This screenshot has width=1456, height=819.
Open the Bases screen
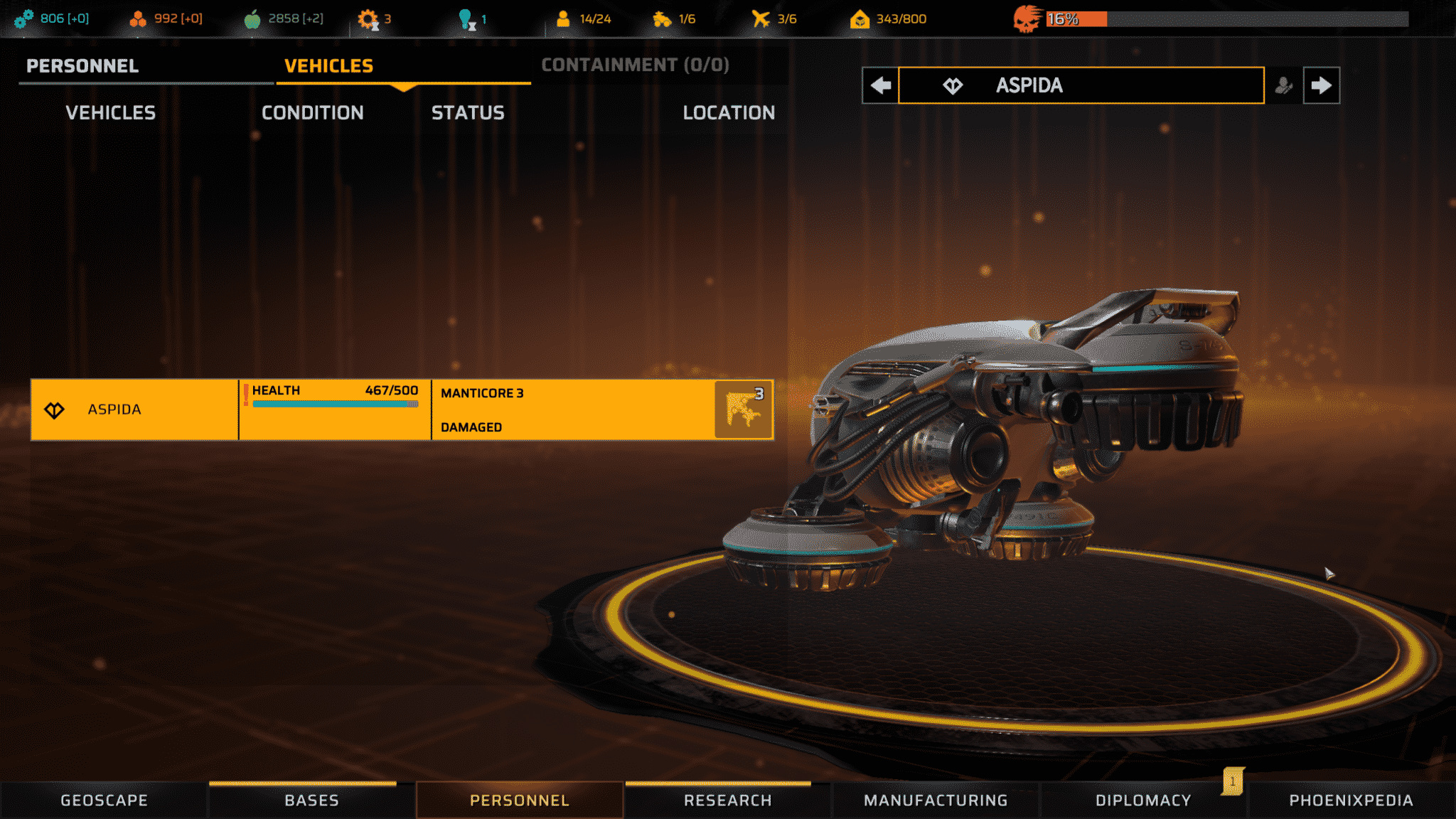311,801
